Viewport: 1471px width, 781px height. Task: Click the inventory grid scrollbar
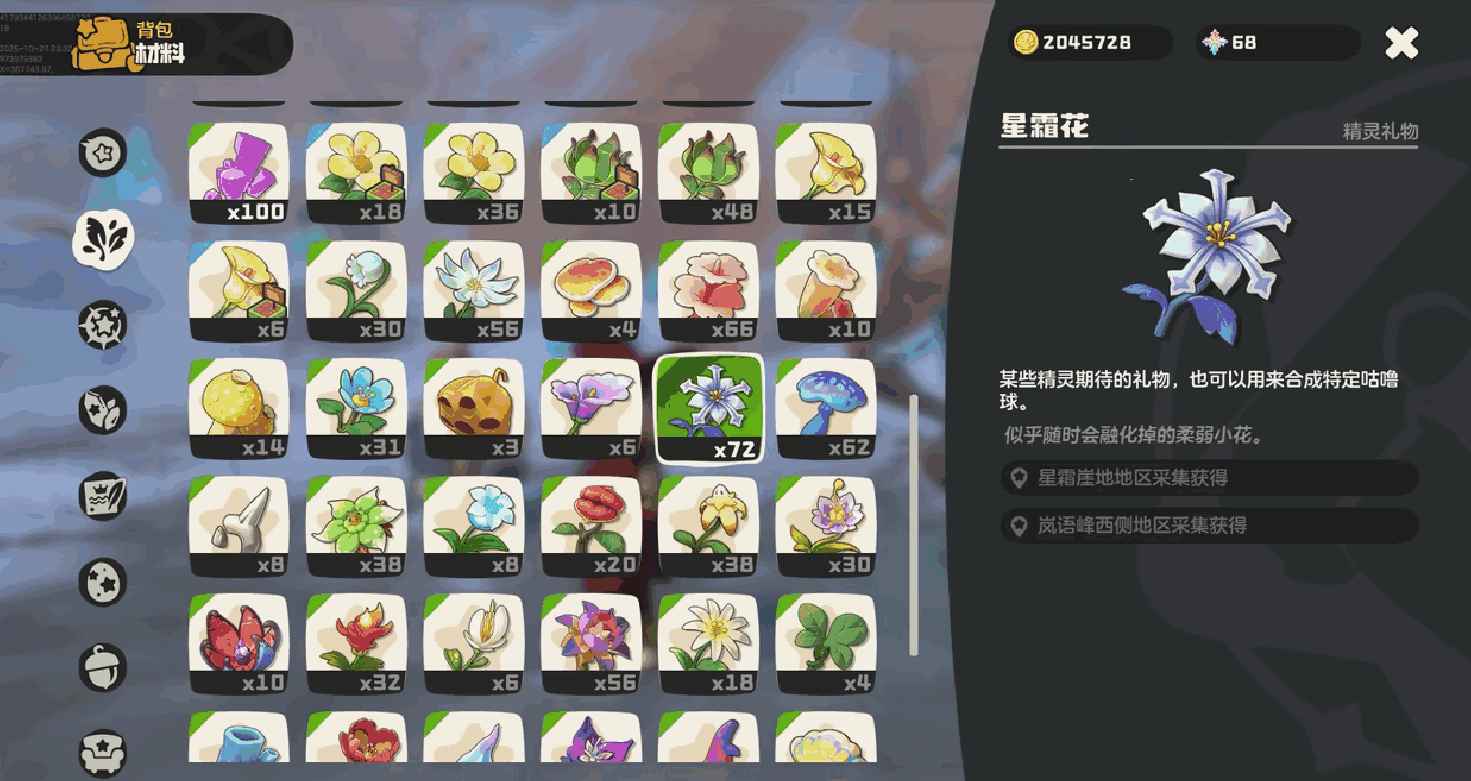pos(913,525)
